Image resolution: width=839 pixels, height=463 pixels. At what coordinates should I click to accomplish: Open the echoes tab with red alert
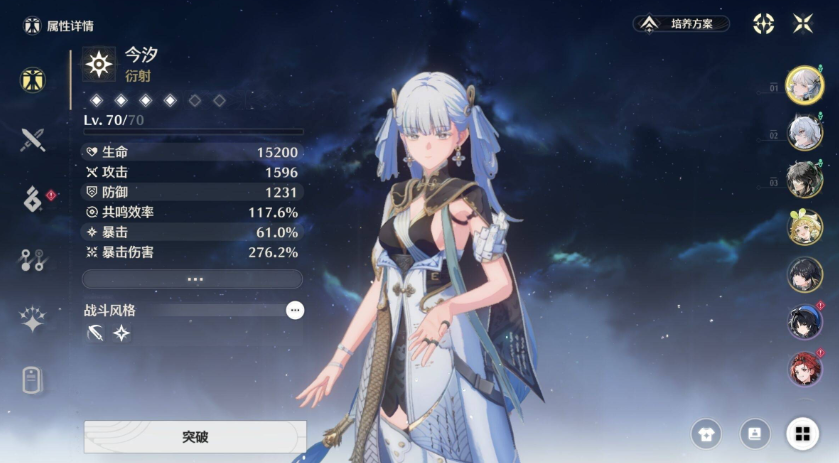(x=33, y=199)
